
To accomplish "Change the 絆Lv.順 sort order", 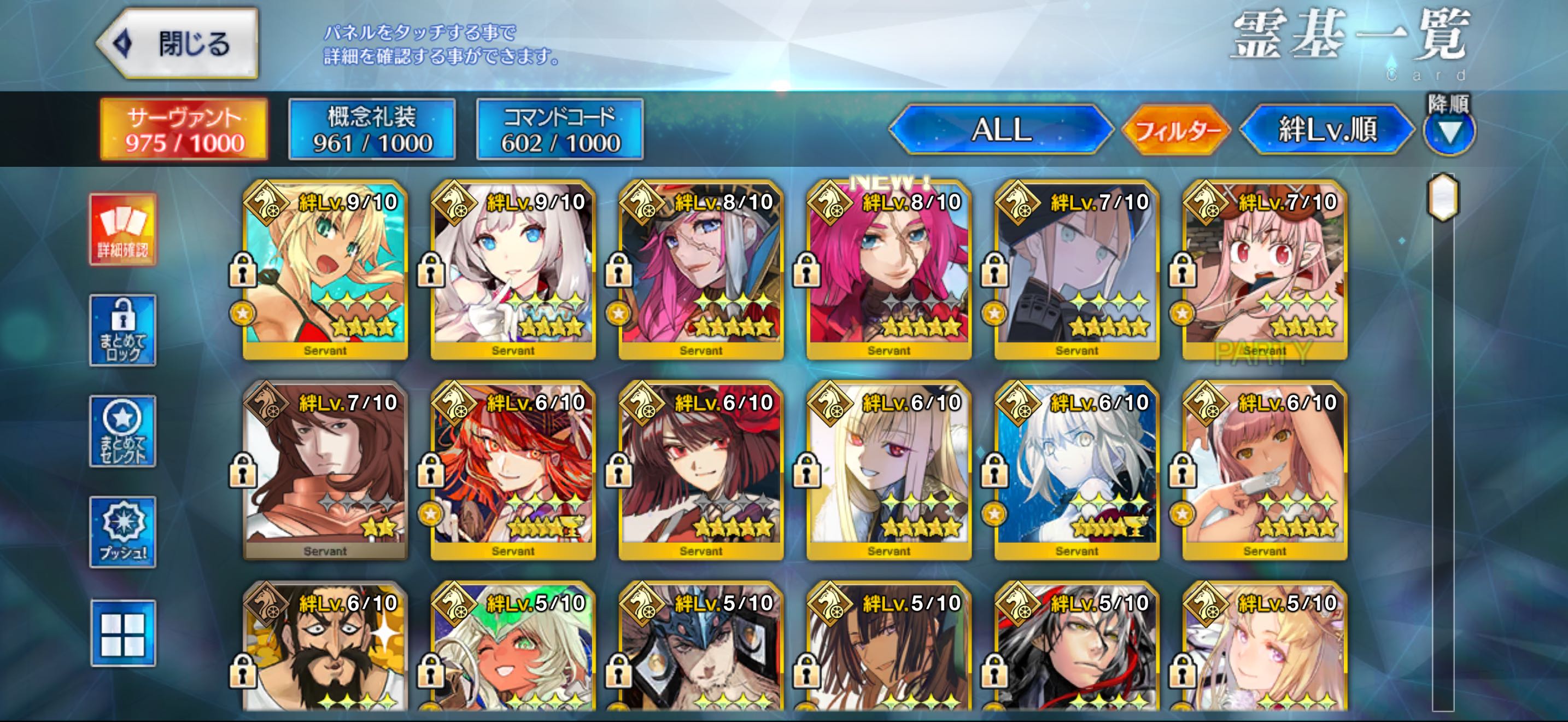I will point(1327,130).
